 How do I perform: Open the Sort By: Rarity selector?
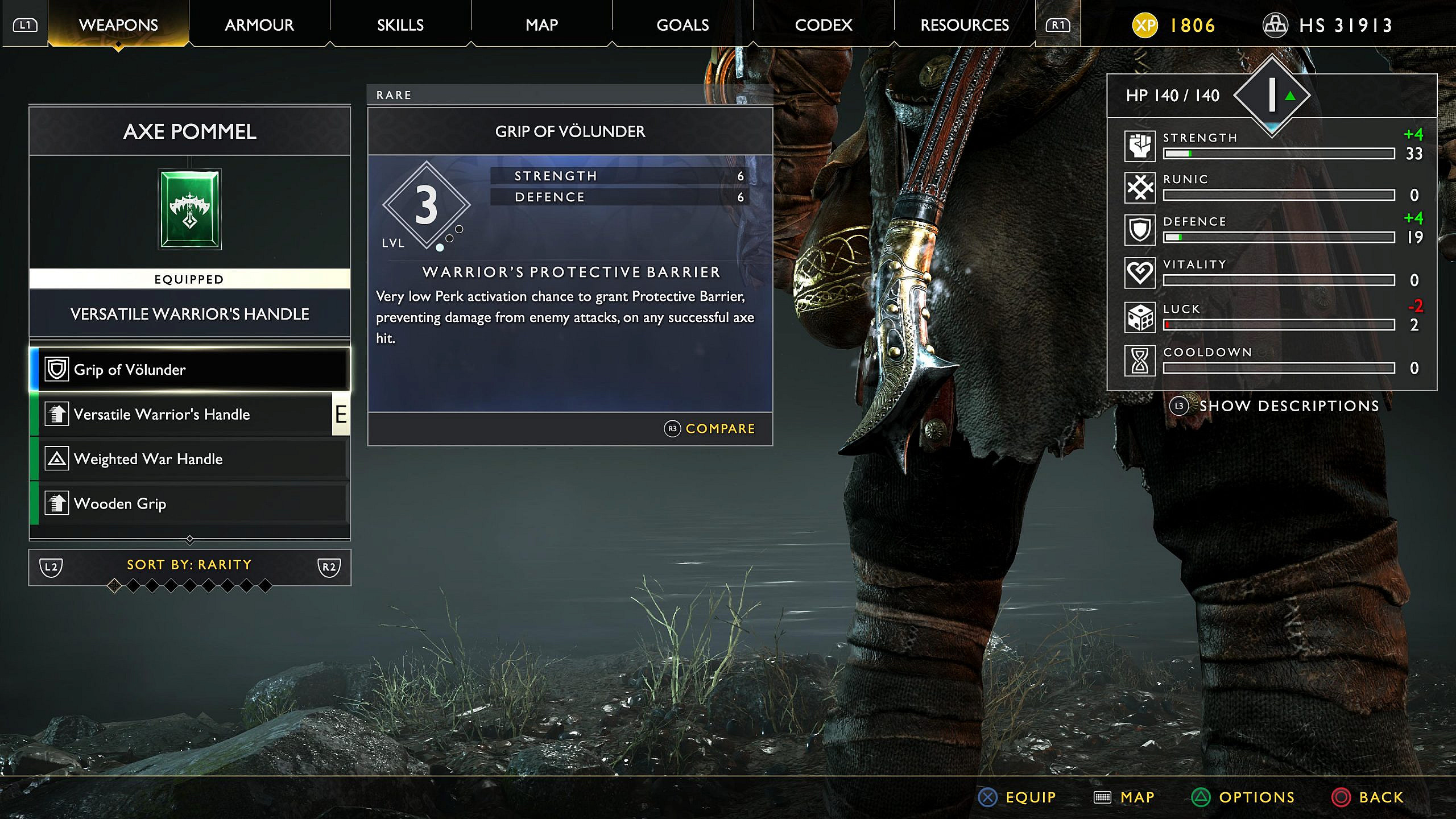(188, 565)
